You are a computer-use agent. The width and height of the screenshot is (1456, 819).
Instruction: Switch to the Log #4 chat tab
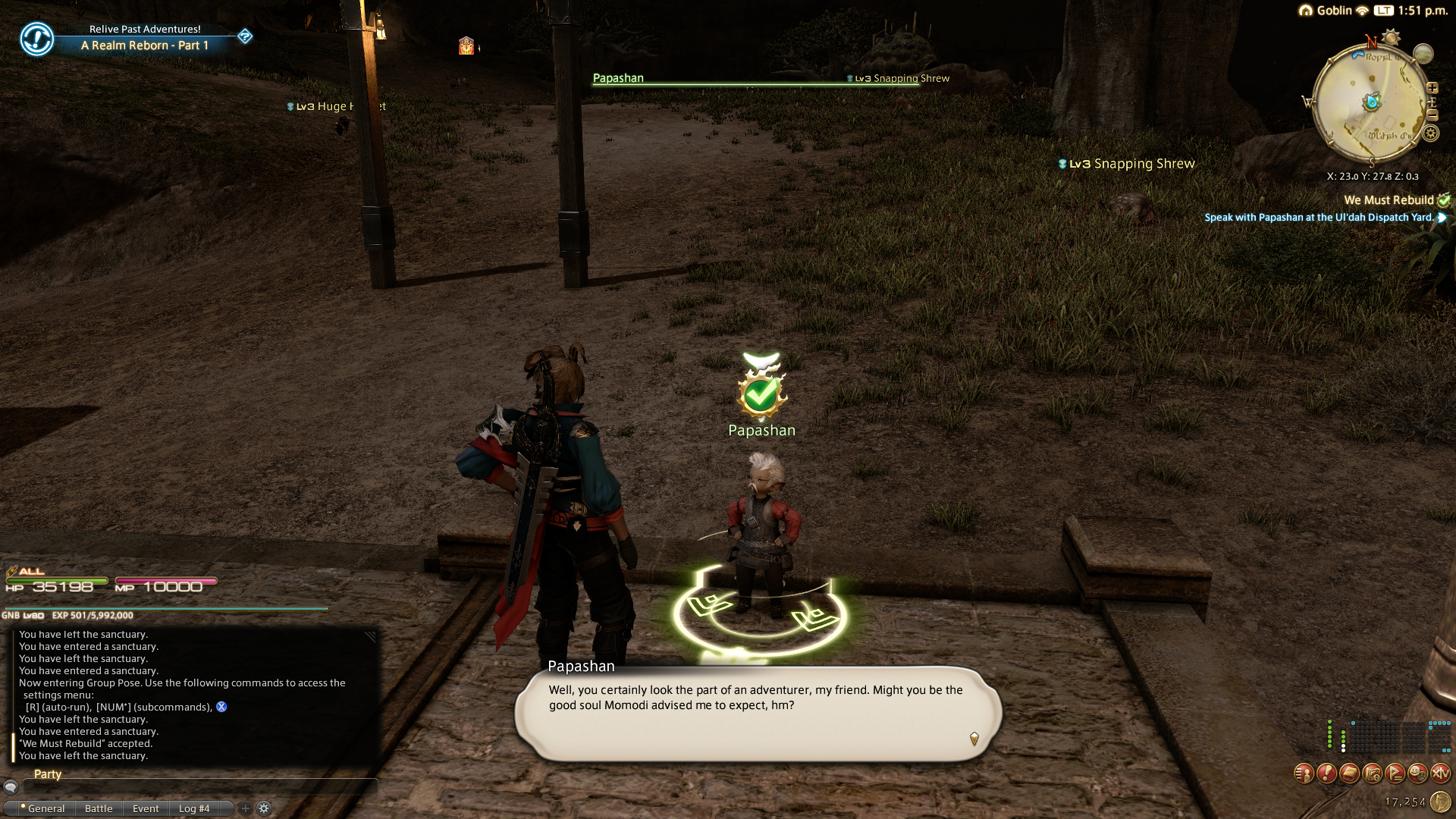pyautogui.click(x=194, y=808)
